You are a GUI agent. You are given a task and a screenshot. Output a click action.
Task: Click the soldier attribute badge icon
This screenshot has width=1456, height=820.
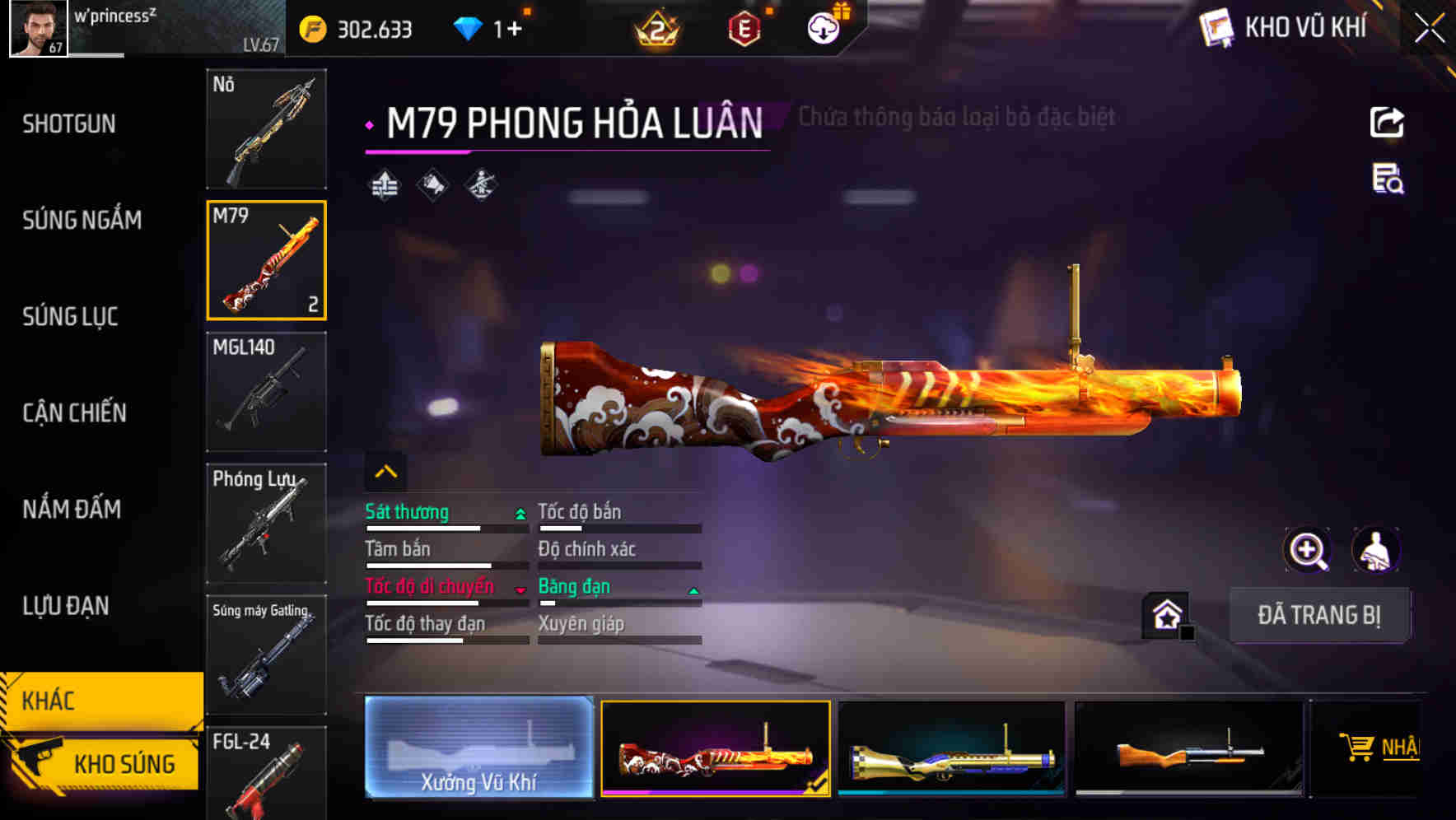click(x=481, y=183)
